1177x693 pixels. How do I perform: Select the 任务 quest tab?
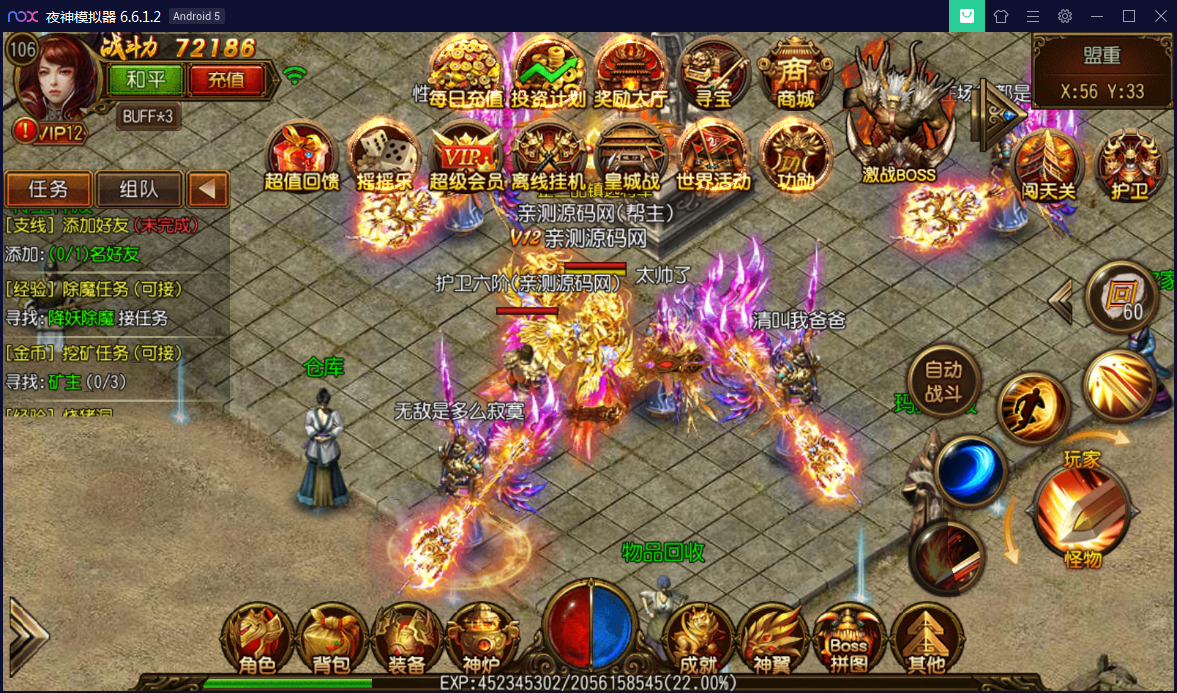pyautogui.click(x=49, y=189)
